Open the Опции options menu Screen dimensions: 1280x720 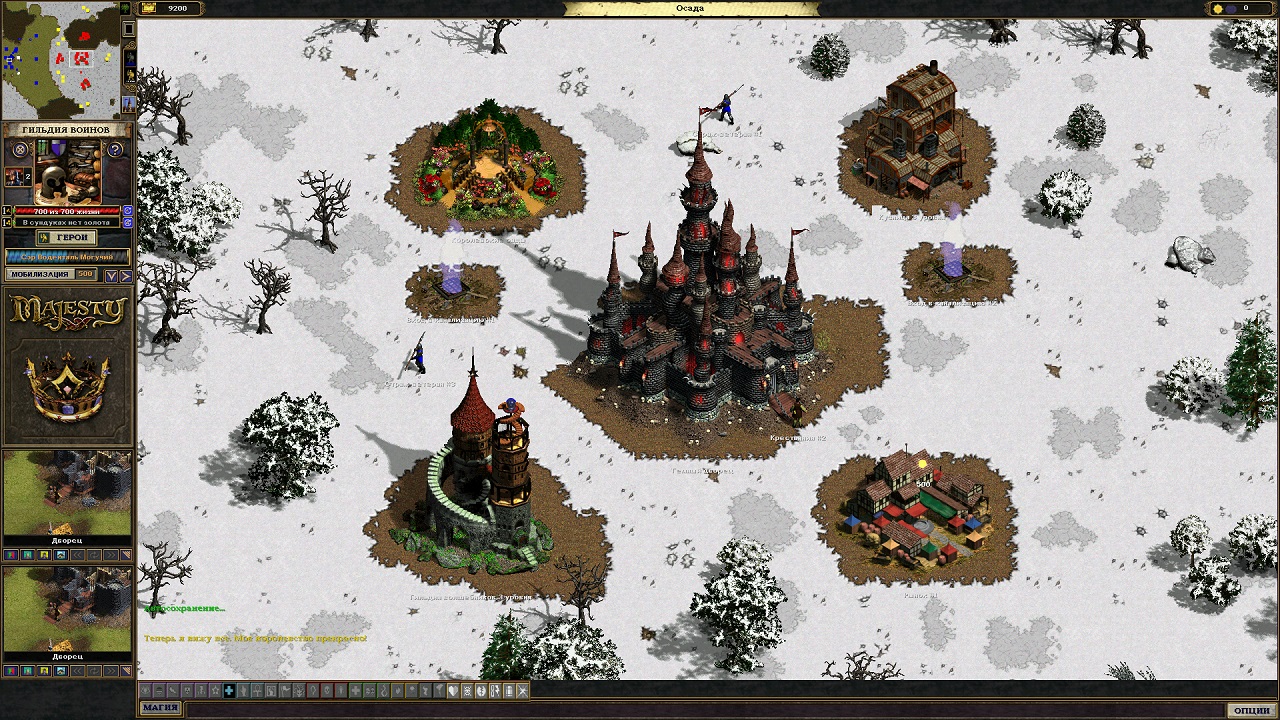point(1252,709)
